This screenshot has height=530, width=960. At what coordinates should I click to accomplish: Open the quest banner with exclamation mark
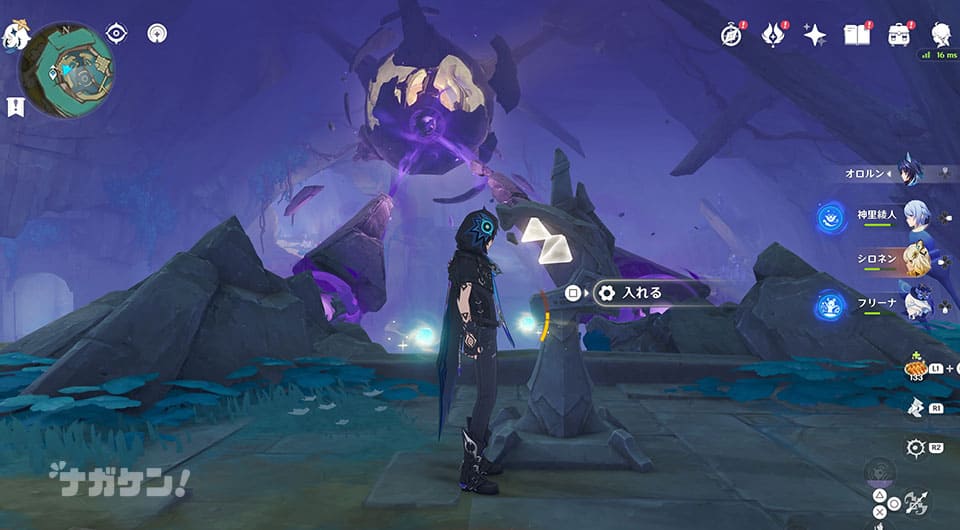click(16, 106)
